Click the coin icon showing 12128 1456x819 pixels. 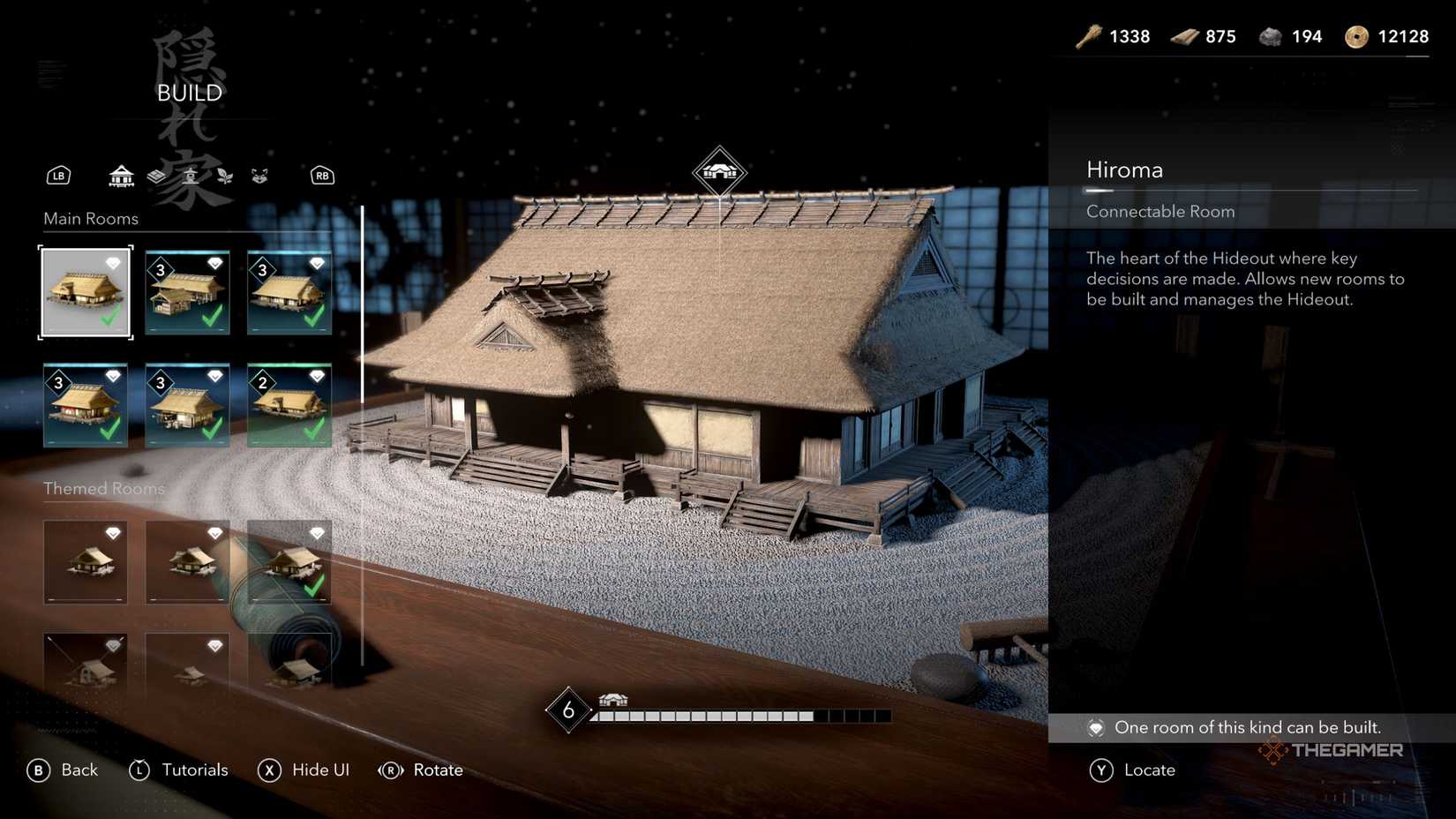pos(1356,36)
